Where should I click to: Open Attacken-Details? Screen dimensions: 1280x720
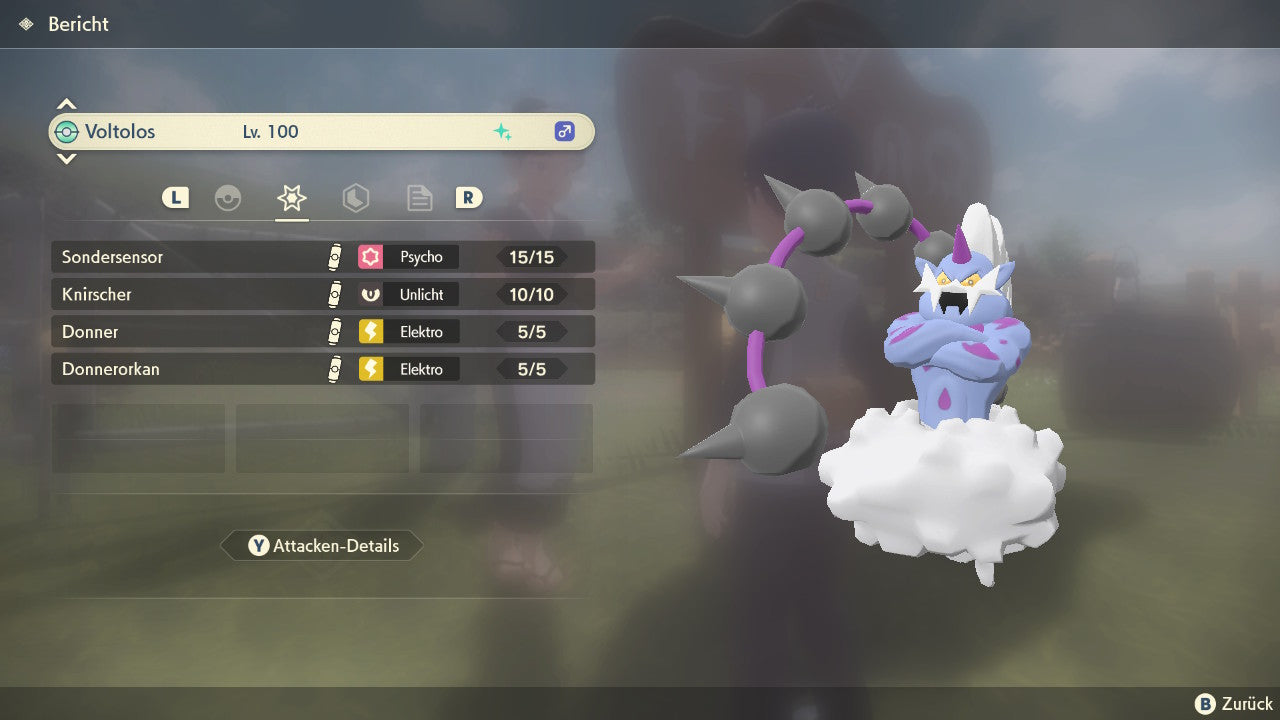pos(322,546)
